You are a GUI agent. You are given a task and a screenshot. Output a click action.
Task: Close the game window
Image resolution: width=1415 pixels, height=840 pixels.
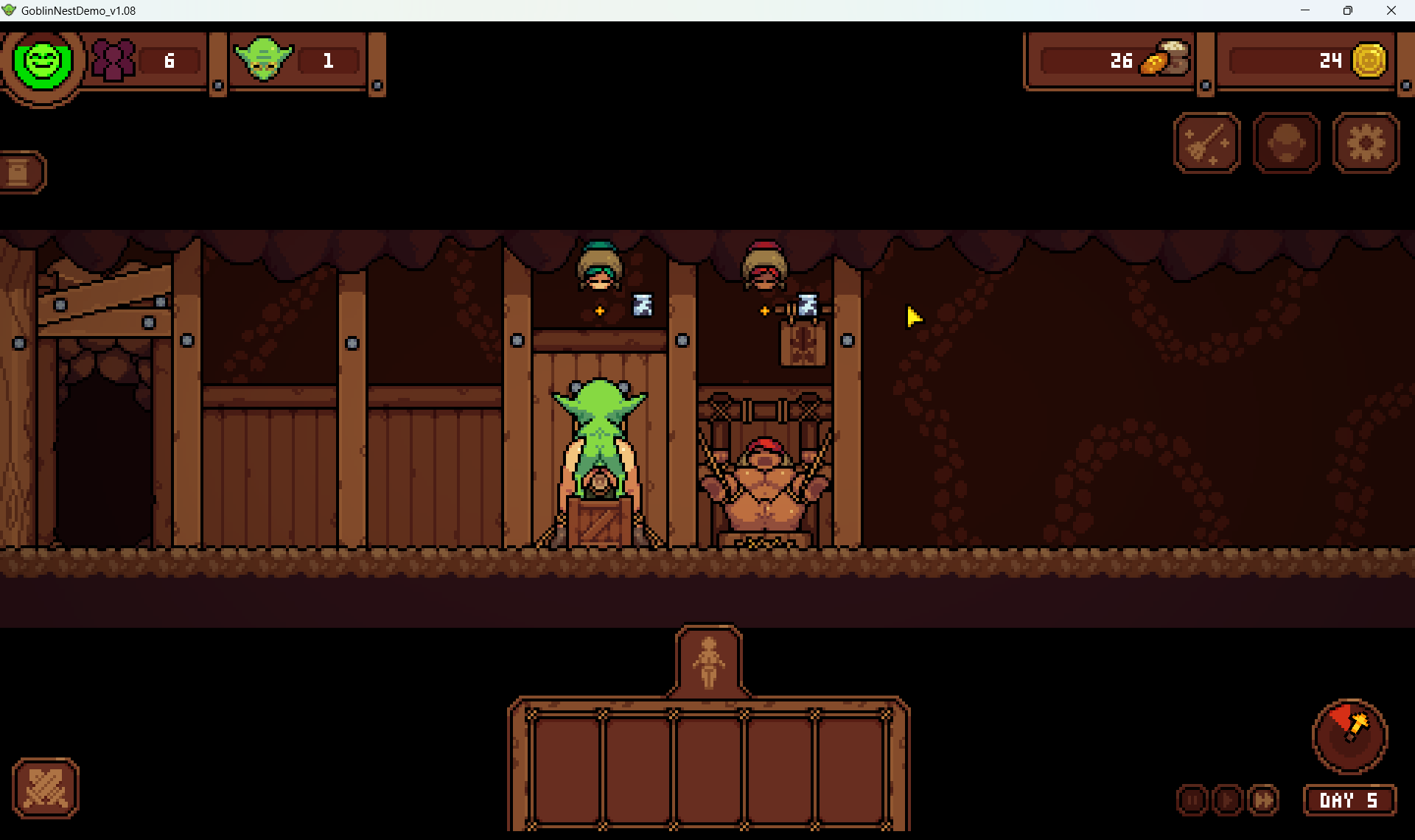tap(1391, 10)
